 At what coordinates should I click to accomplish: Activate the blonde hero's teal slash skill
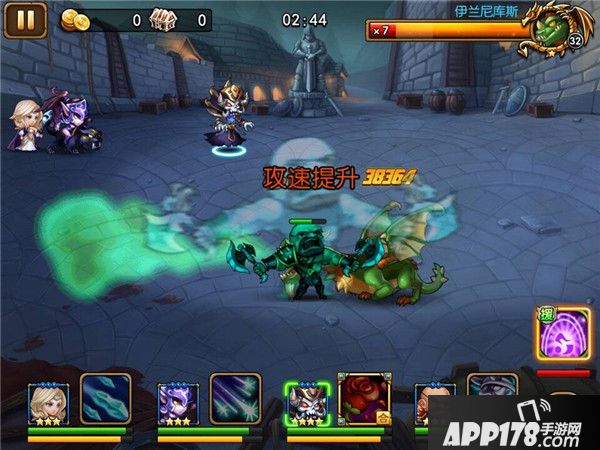(x=105, y=400)
